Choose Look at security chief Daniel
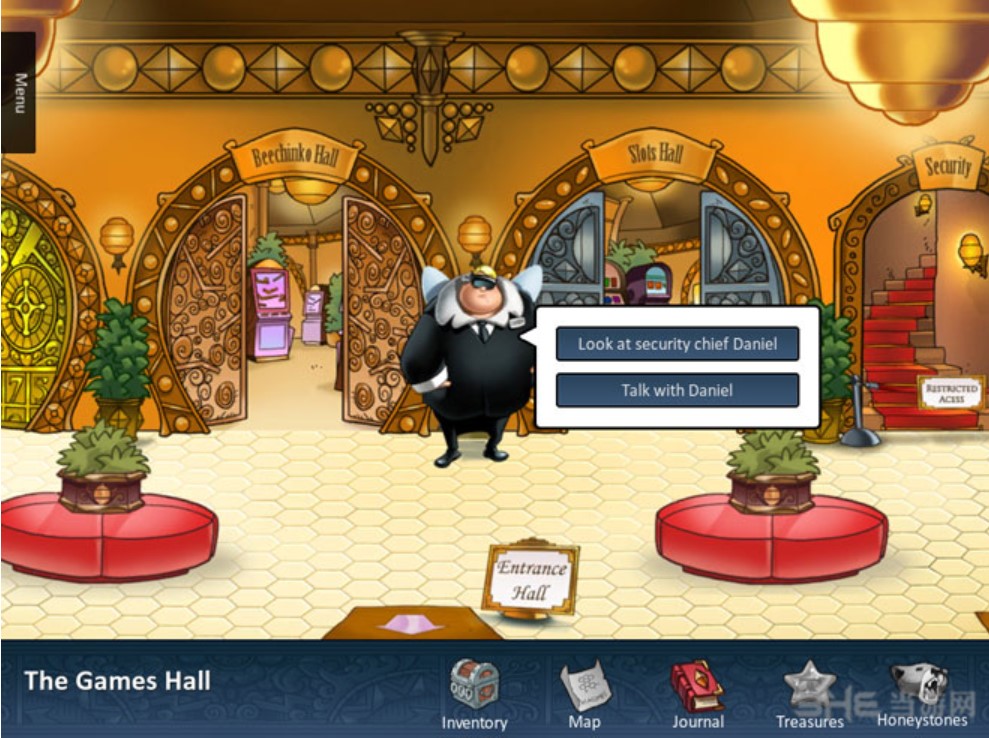Viewport: 989px width, 738px height. (x=677, y=344)
